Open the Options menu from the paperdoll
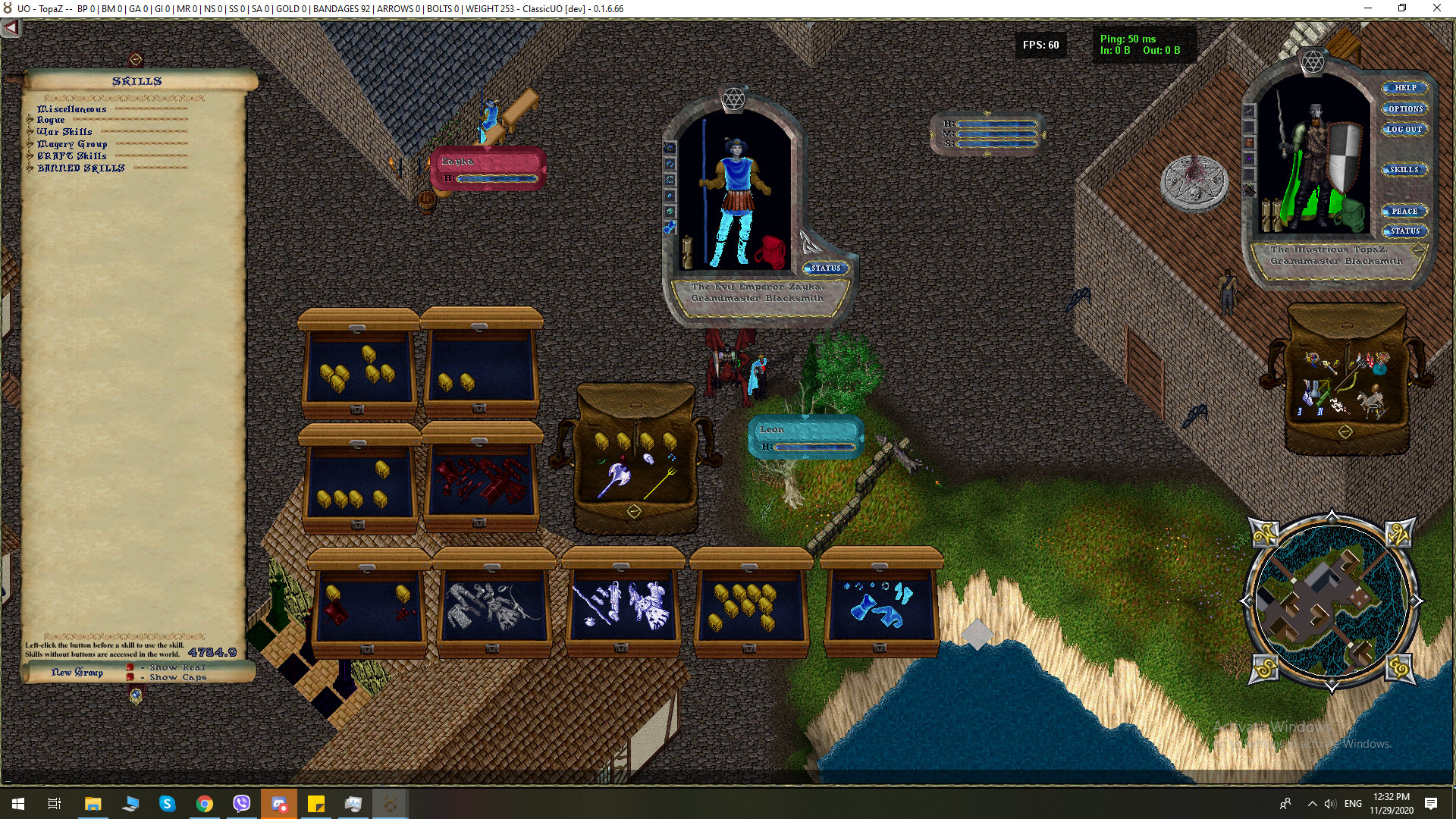 tap(1404, 108)
